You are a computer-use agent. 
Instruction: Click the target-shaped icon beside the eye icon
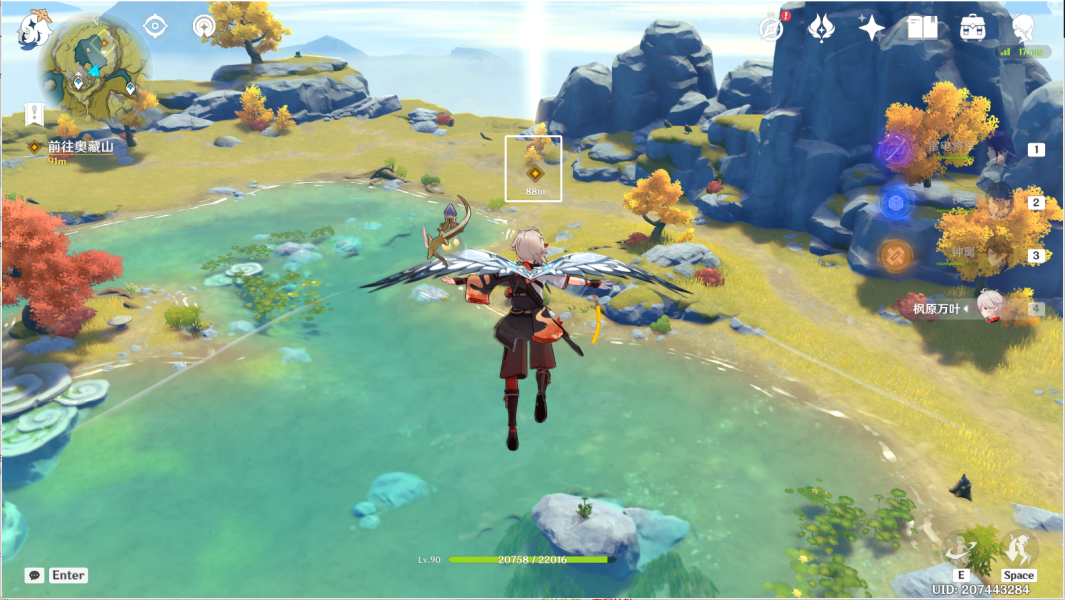(x=204, y=27)
